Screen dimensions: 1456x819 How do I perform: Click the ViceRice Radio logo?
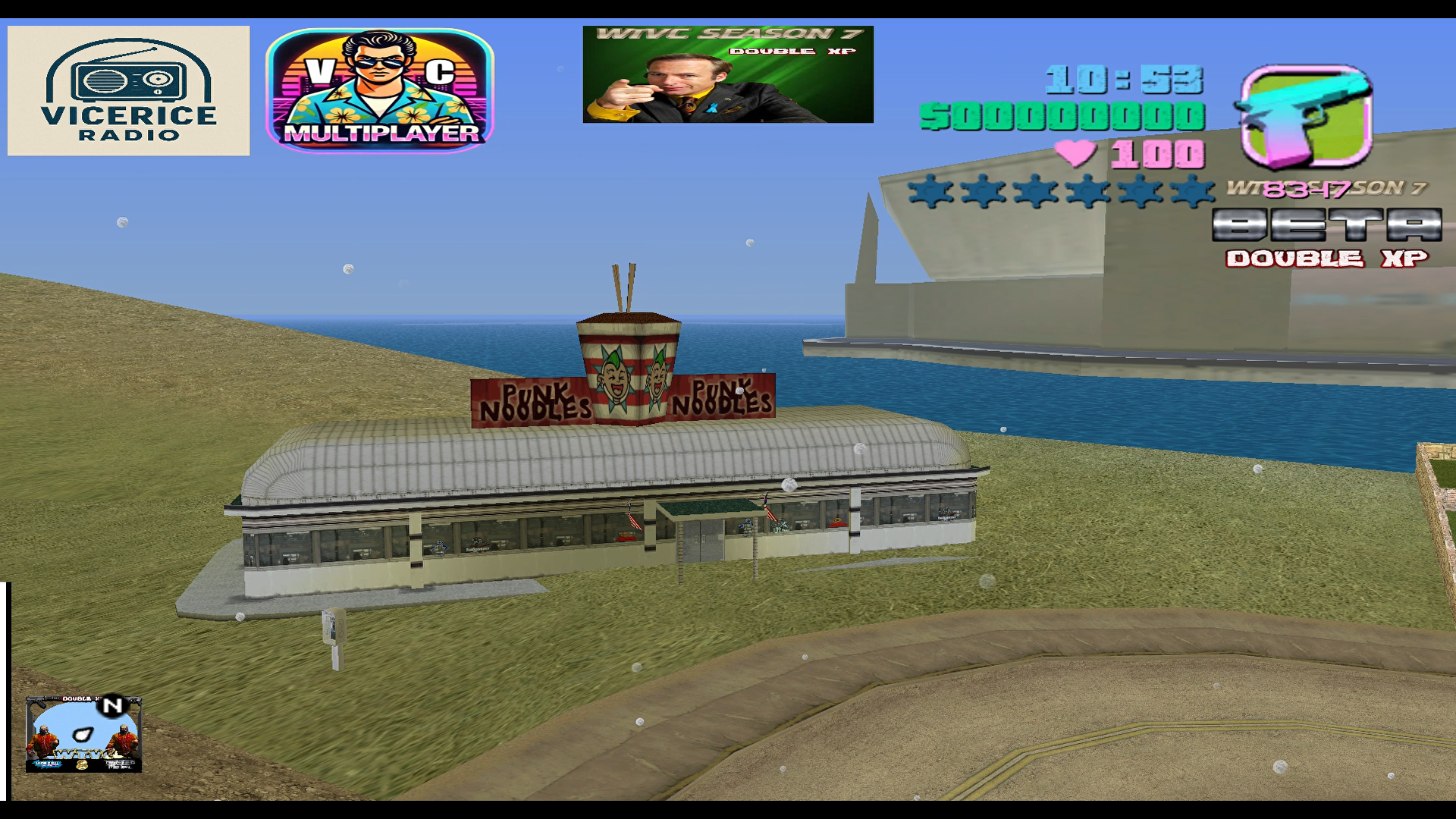(x=128, y=91)
